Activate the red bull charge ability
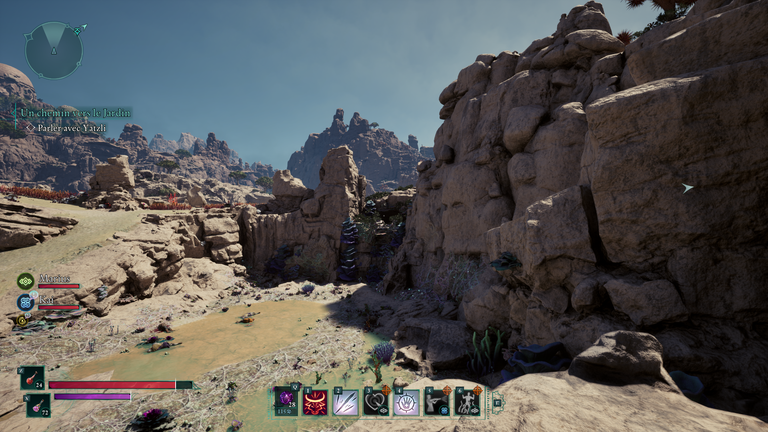This screenshot has height=432, width=768. pos(316,402)
